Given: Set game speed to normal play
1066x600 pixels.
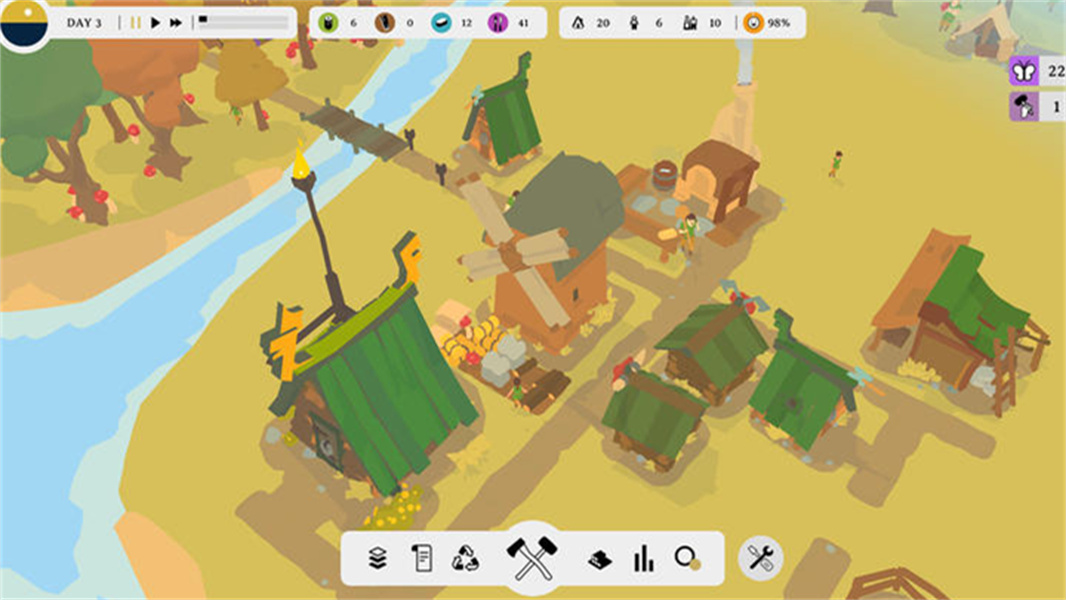Looking at the screenshot, I should pyautogui.click(x=155, y=22).
